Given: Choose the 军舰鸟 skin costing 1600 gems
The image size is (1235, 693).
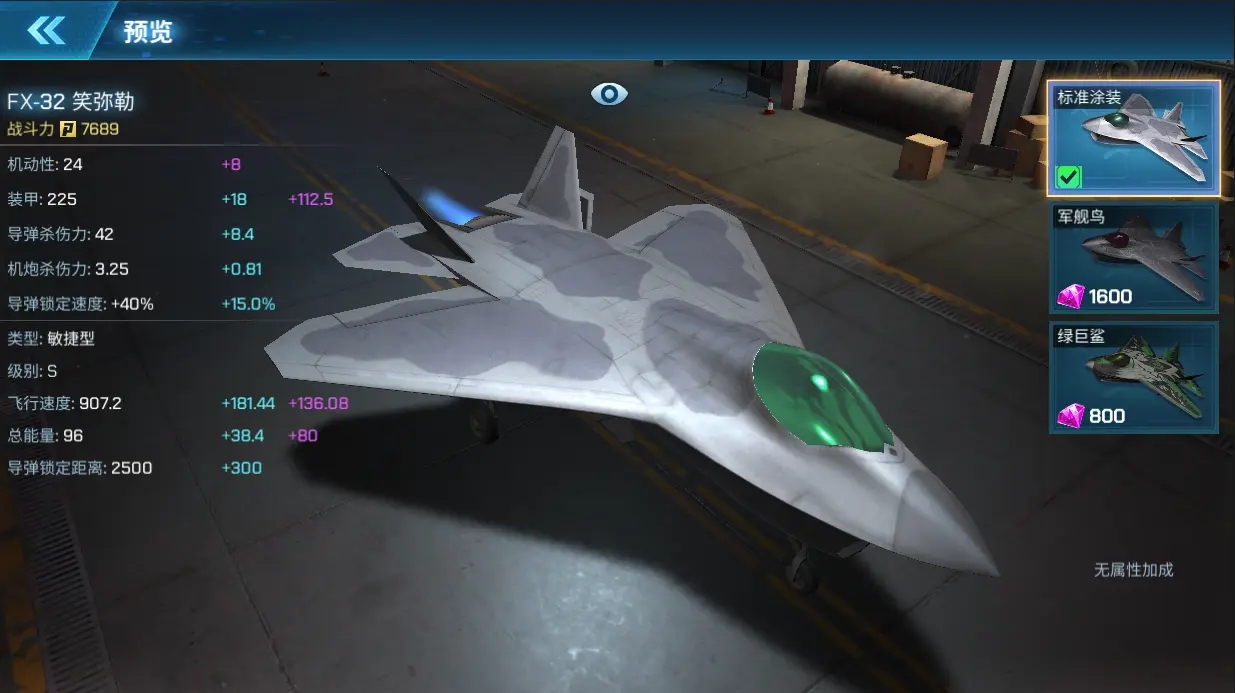Looking at the screenshot, I should [x=1133, y=258].
